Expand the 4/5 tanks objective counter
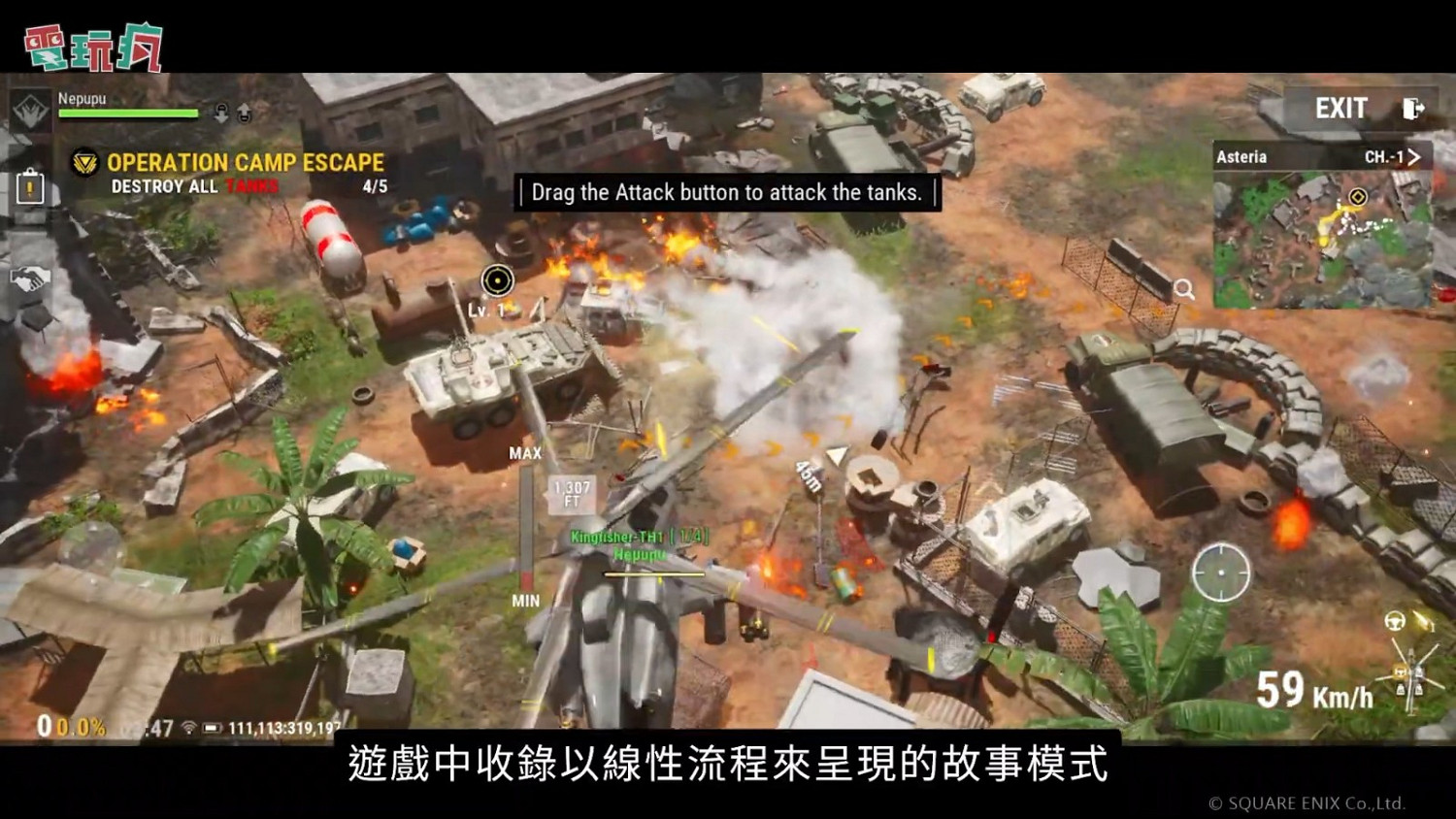The width and height of the screenshot is (1456, 819). [373, 185]
